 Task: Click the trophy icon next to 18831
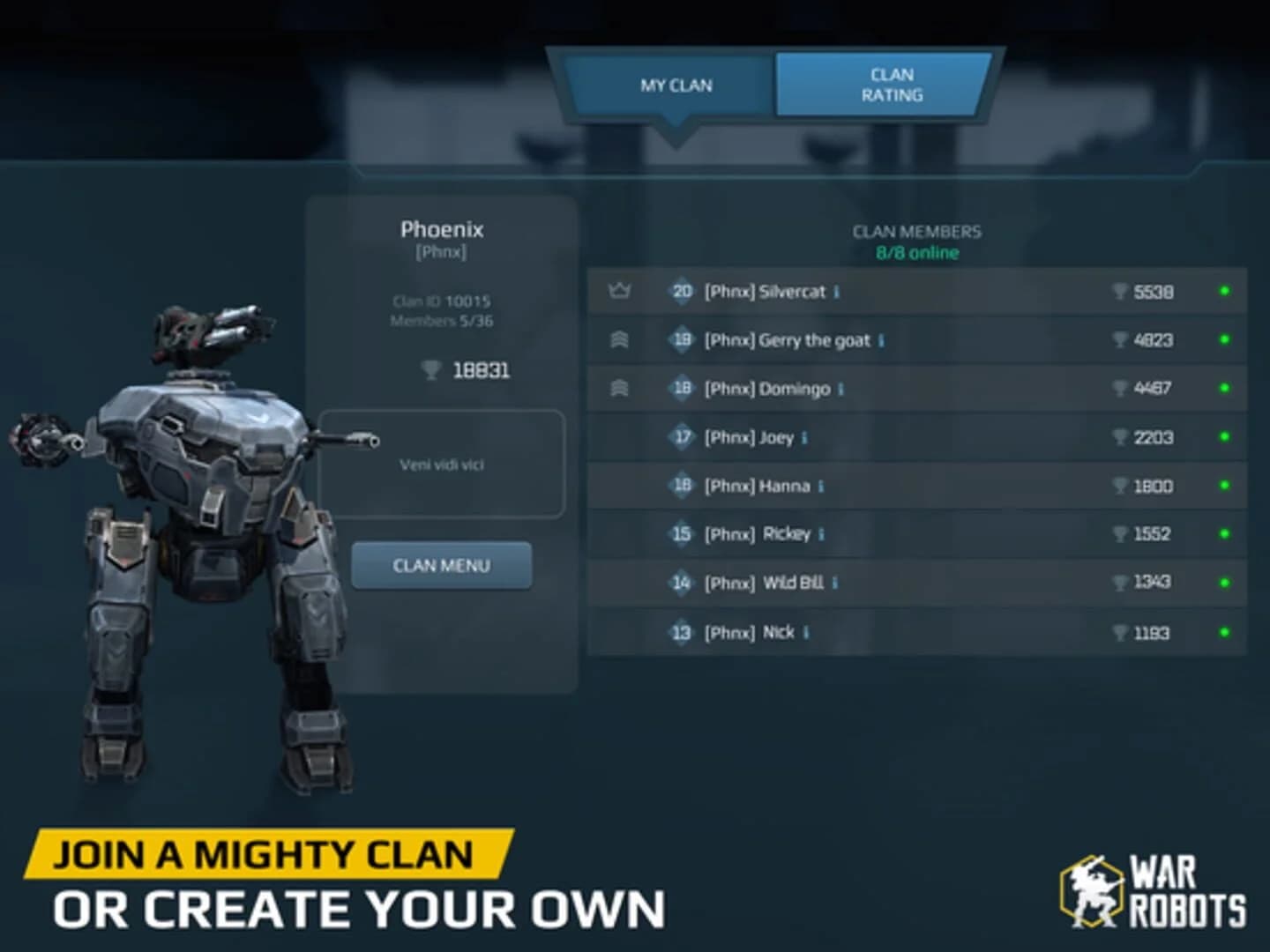(431, 370)
